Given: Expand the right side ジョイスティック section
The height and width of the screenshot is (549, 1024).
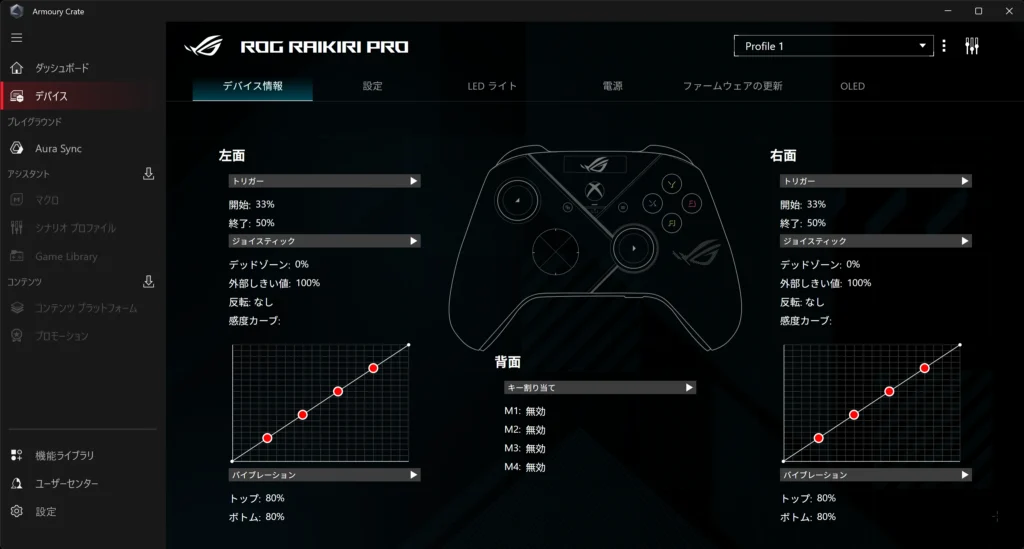Looking at the screenshot, I should pos(876,241).
